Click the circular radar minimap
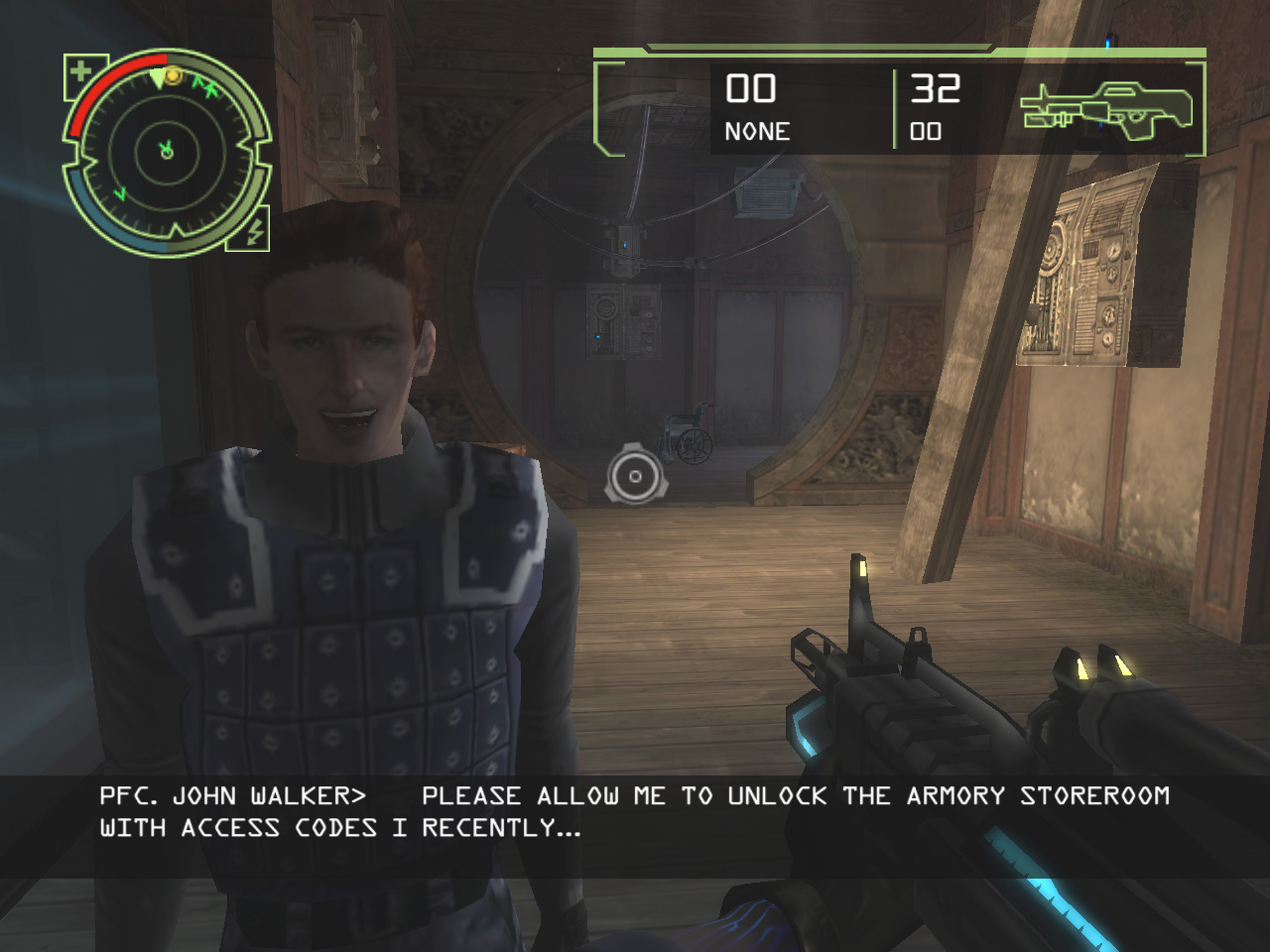 coord(166,152)
